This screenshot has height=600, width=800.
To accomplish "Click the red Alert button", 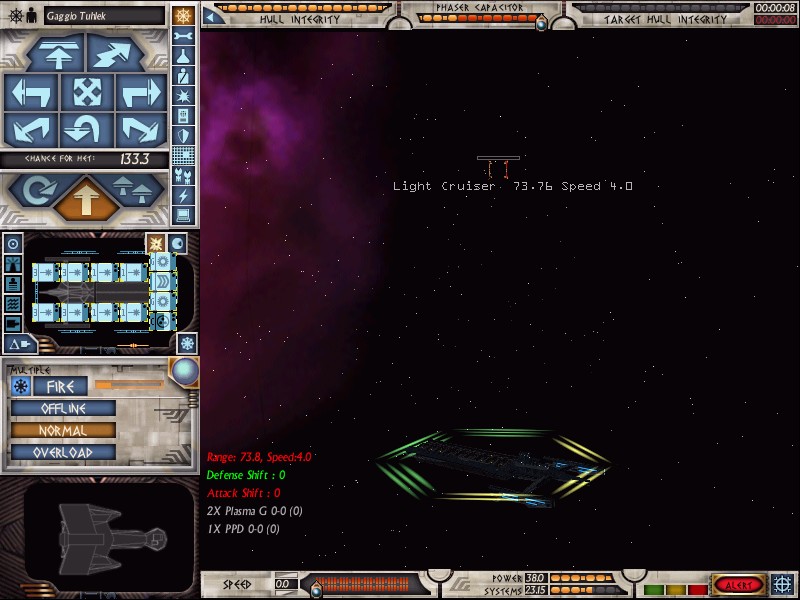I will point(738,585).
